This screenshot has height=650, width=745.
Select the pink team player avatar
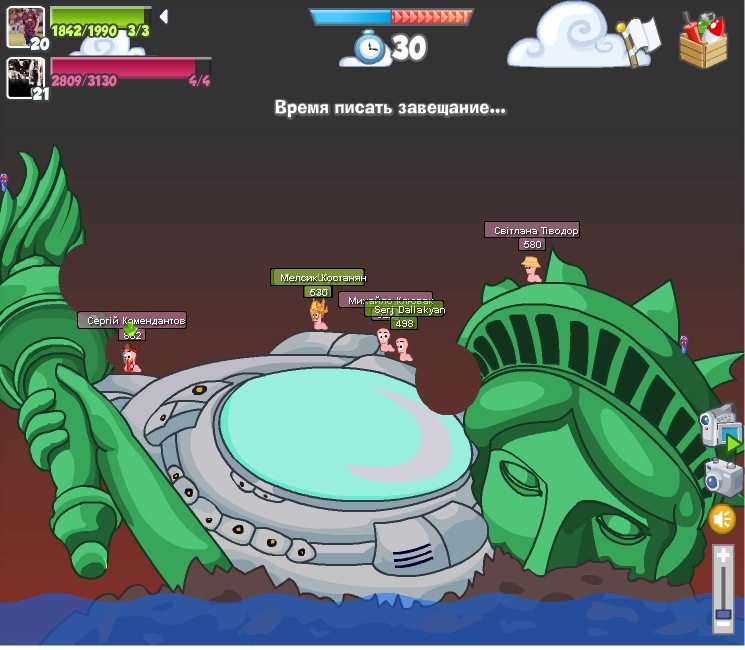pos(25,77)
